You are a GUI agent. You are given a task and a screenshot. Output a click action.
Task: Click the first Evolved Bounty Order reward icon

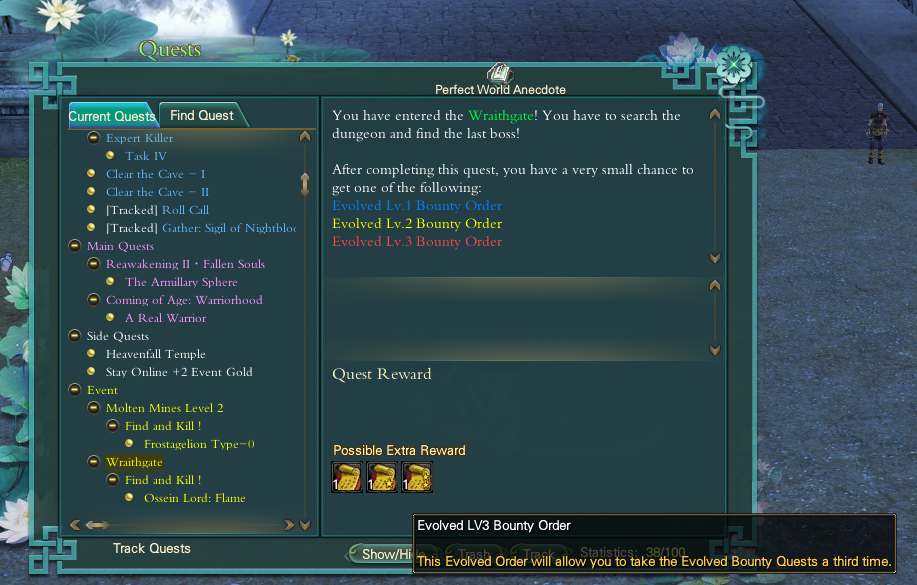click(x=347, y=478)
